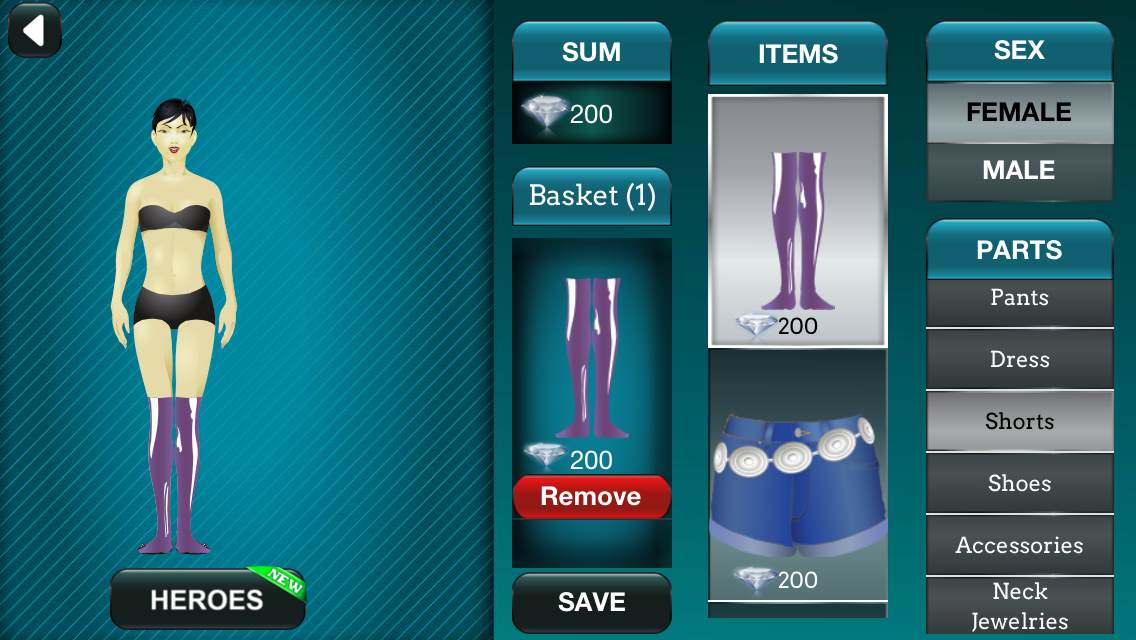This screenshot has width=1136, height=640.
Task: View the Accessories category
Action: [1019, 546]
